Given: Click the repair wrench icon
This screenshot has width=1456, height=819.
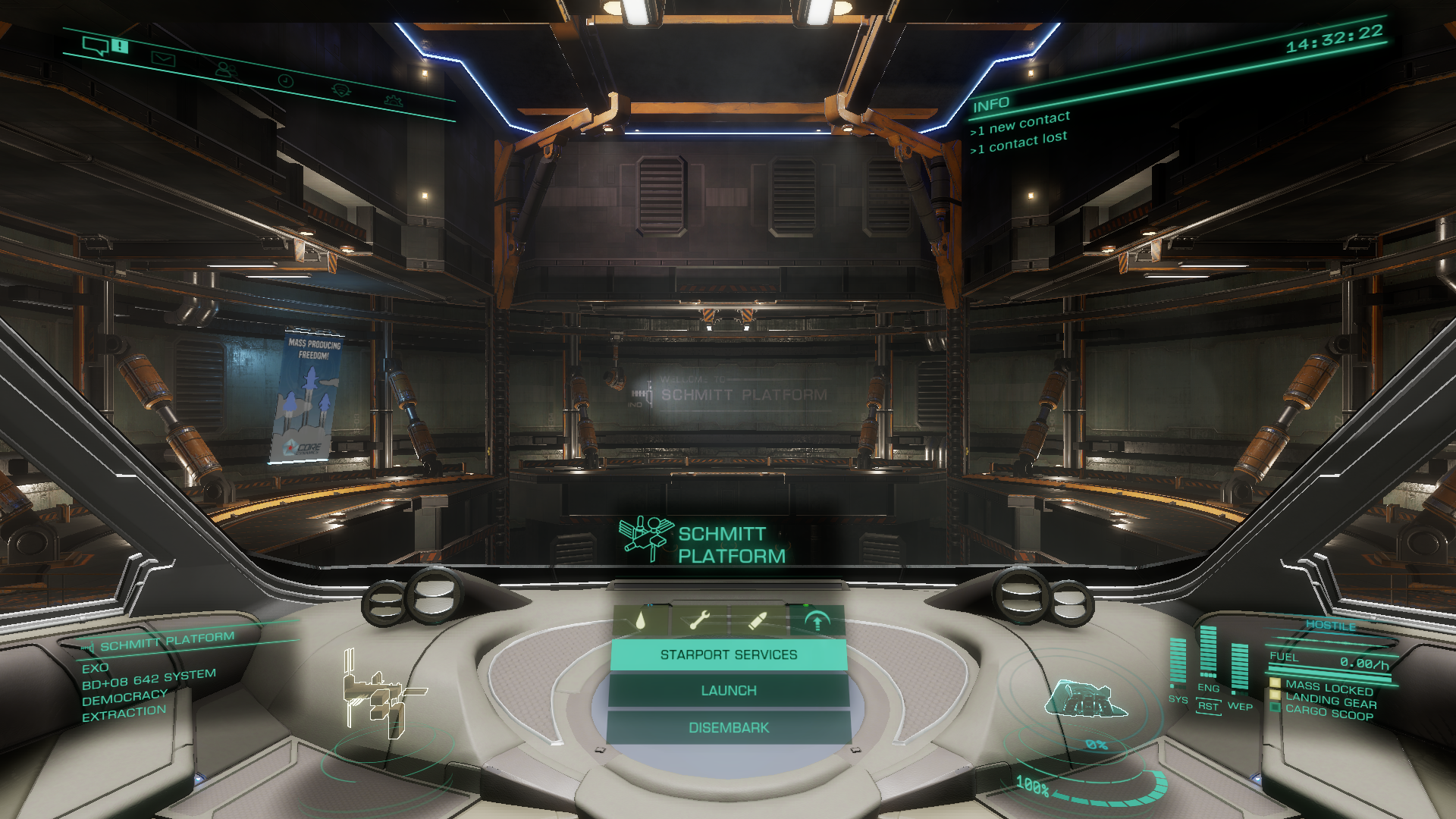Looking at the screenshot, I should tap(699, 621).
